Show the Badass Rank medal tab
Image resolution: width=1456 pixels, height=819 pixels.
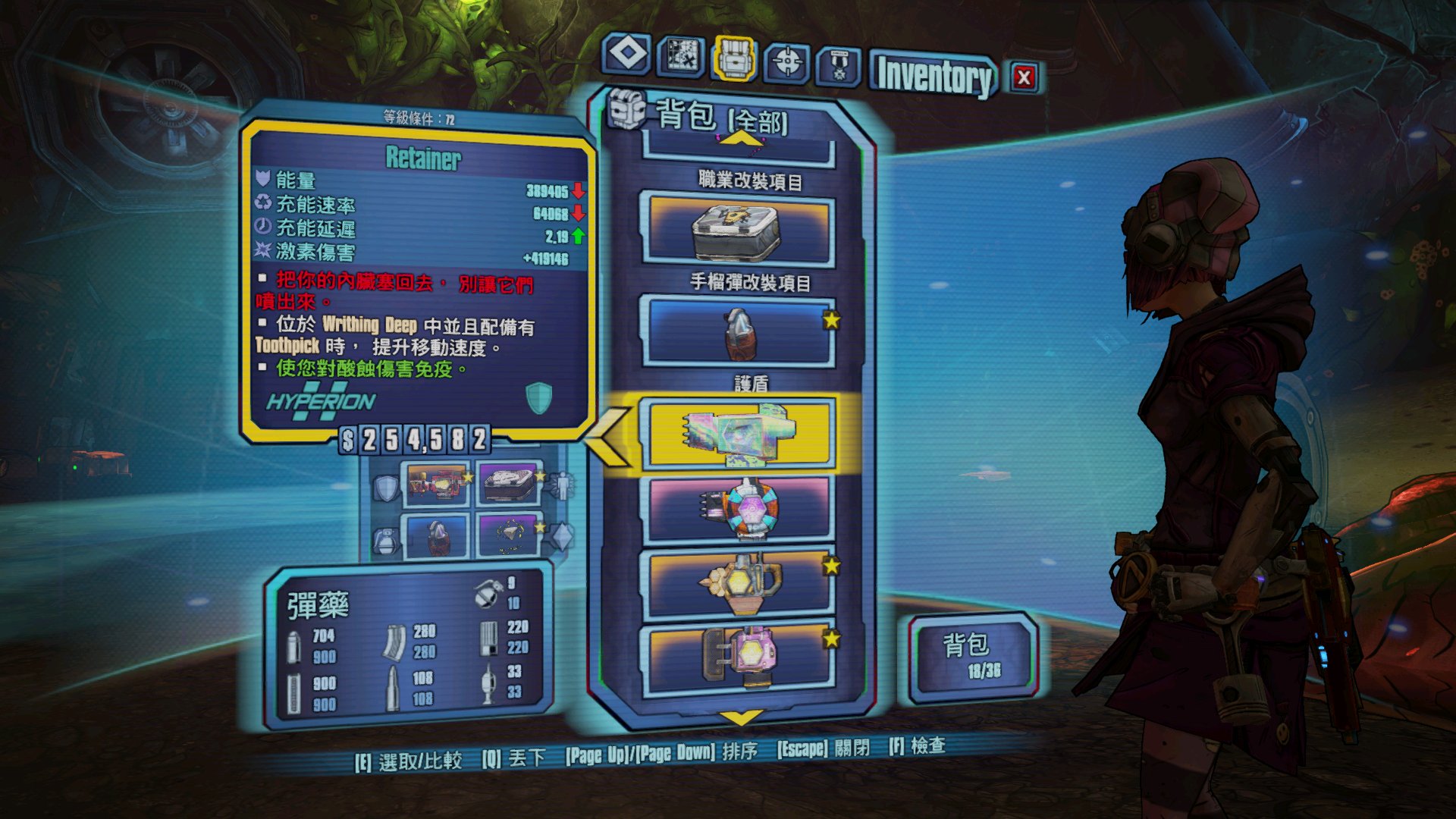839,66
